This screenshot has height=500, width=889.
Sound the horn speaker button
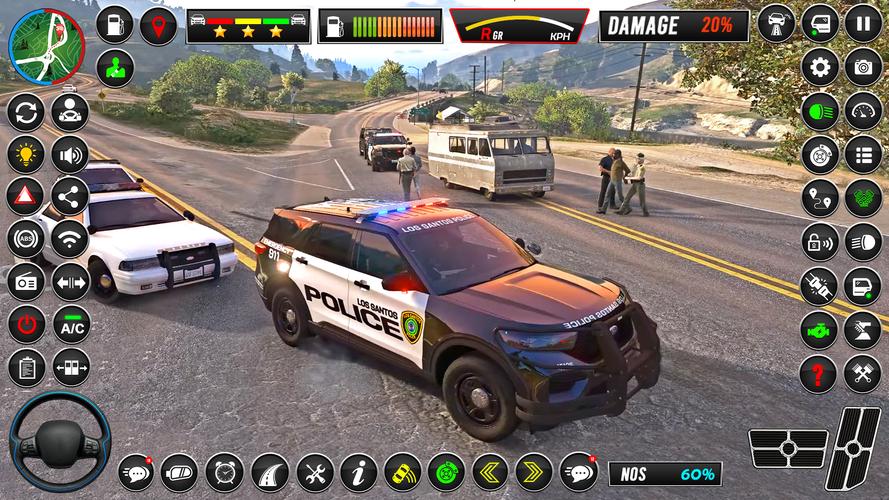pos(70,154)
